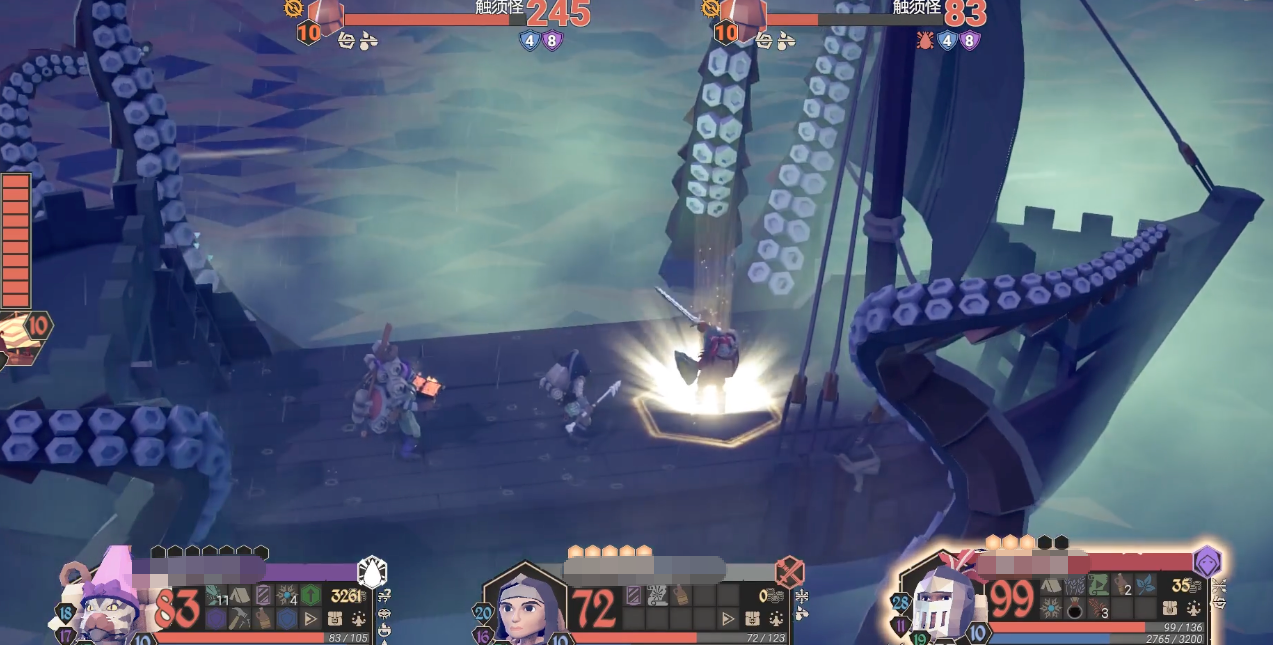Click the purple hooded-figure hexagon badge
The height and width of the screenshot is (646, 1274).
point(1207,561)
